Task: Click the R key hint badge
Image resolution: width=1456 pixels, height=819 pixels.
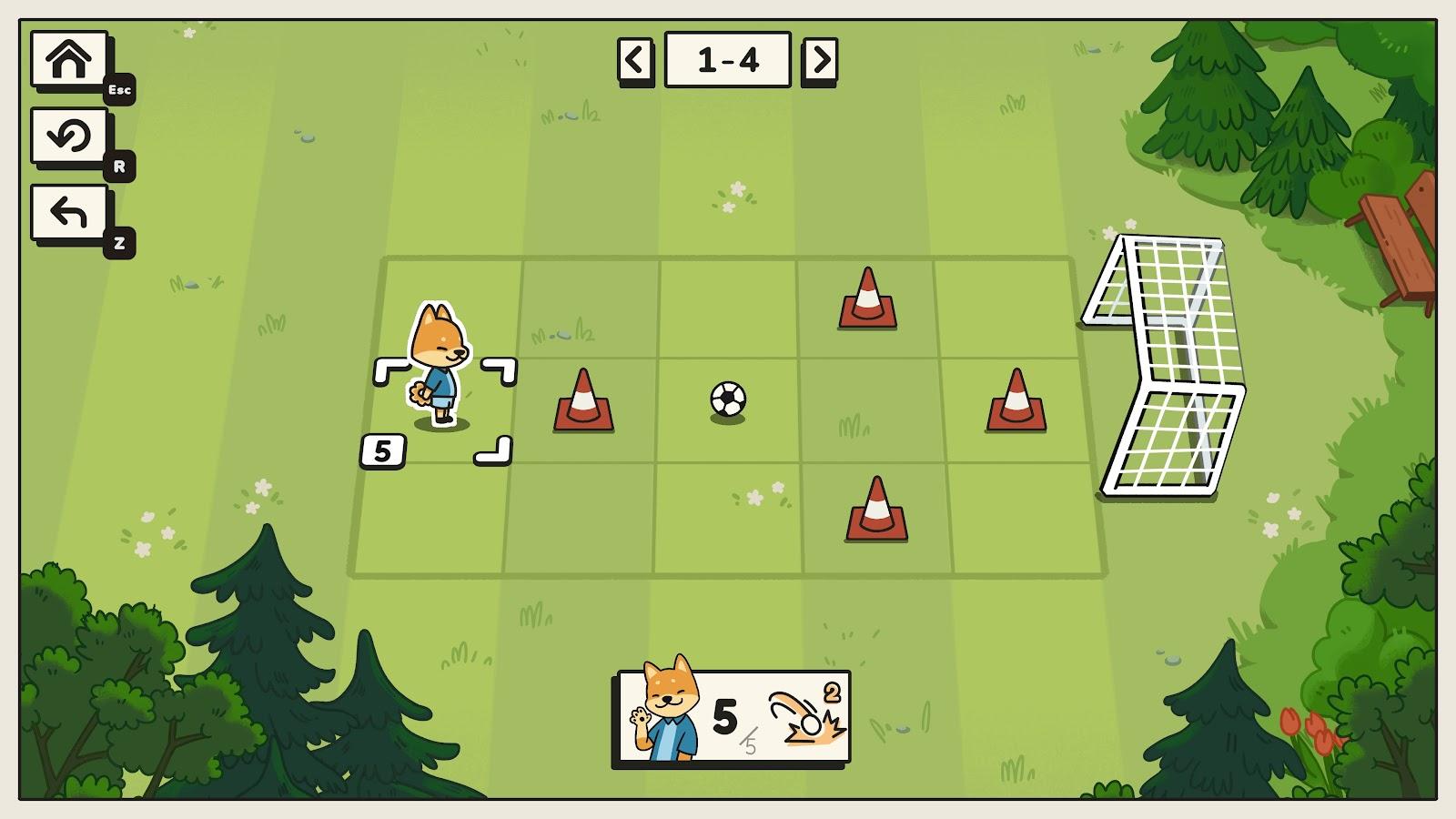Action: 119,166
